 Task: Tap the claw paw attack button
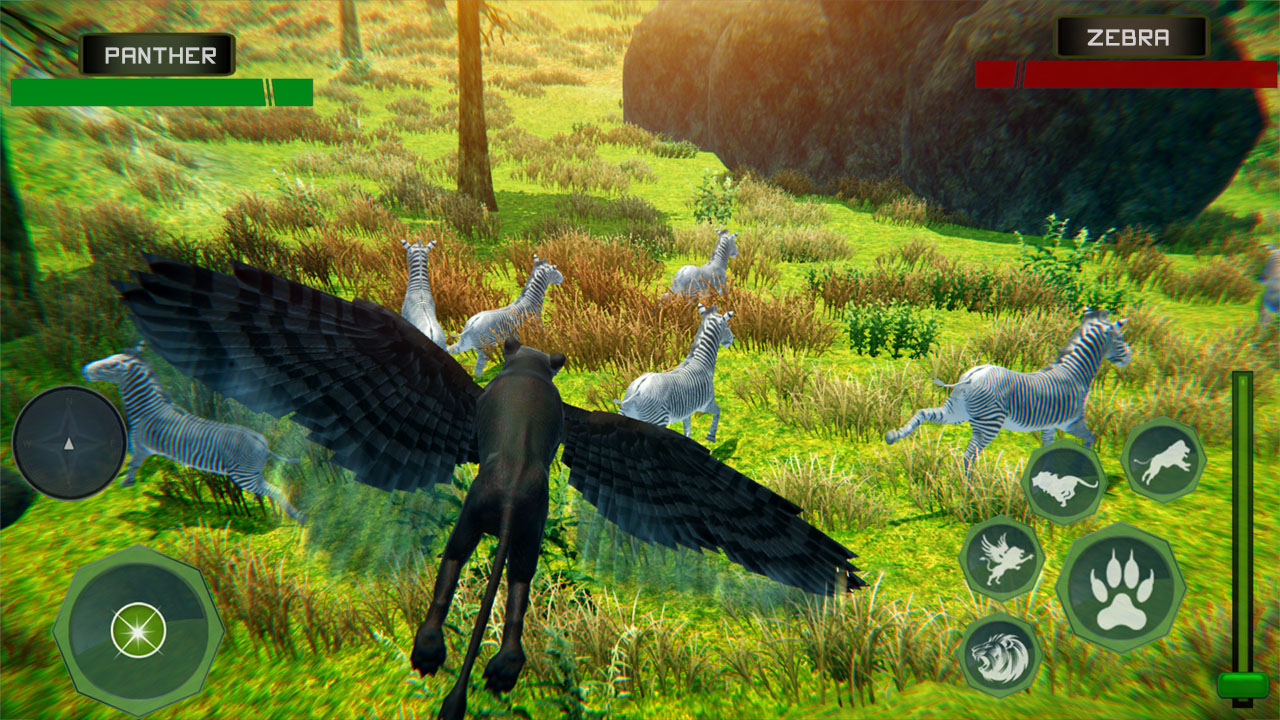click(x=1120, y=588)
